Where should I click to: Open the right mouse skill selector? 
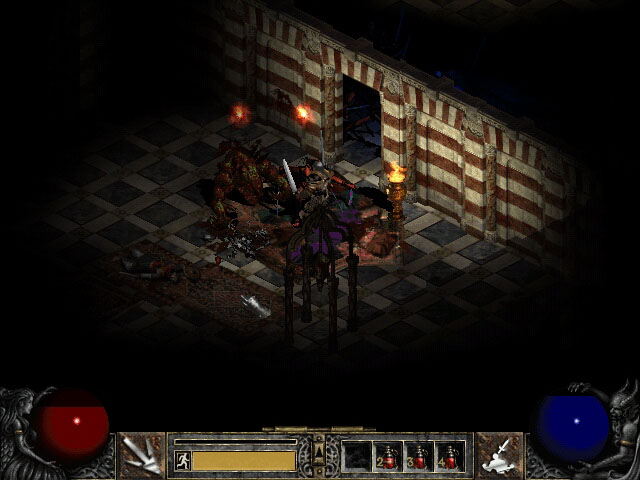(x=499, y=455)
